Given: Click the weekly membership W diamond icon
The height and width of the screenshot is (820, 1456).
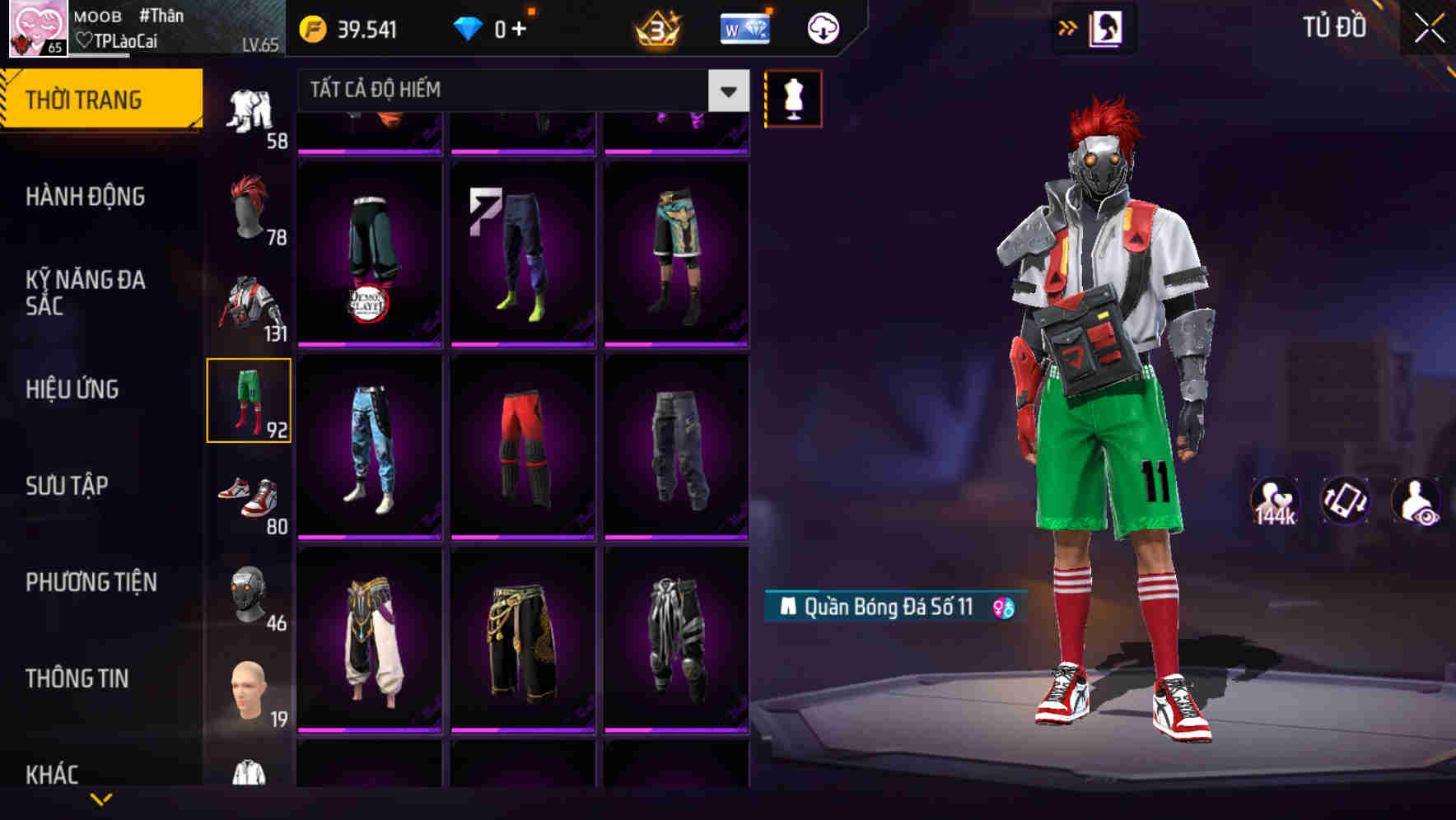Looking at the screenshot, I should [x=744, y=27].
